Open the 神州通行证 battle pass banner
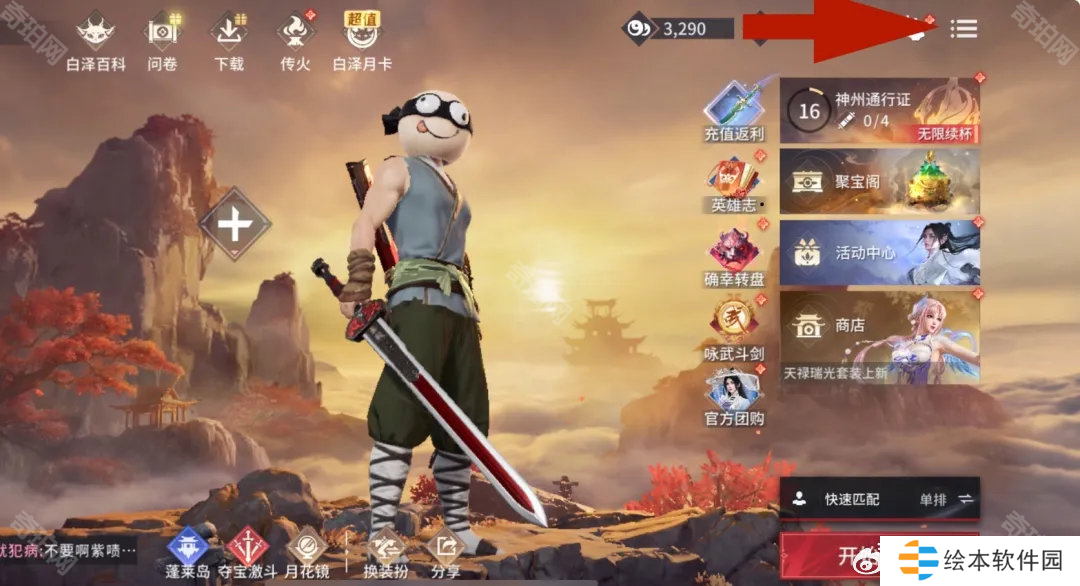Image resolution: width=1080 pixels, height=586 pixels. tap(879, 111)
